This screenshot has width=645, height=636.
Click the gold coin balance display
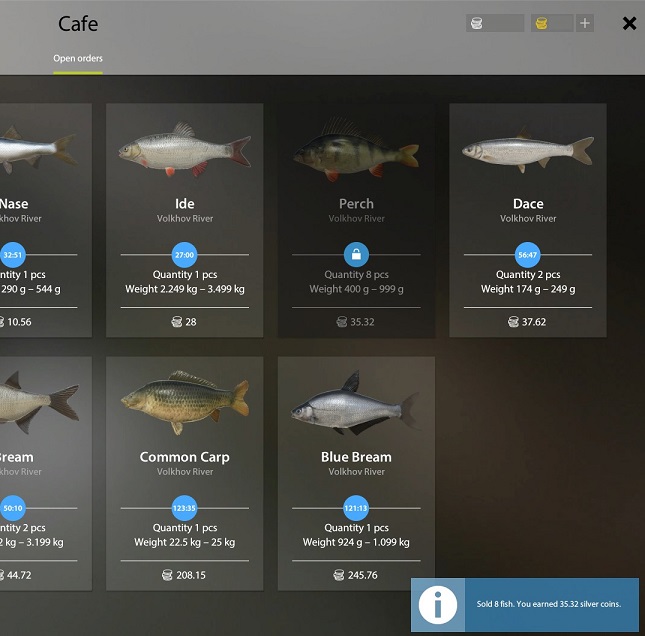551,23
